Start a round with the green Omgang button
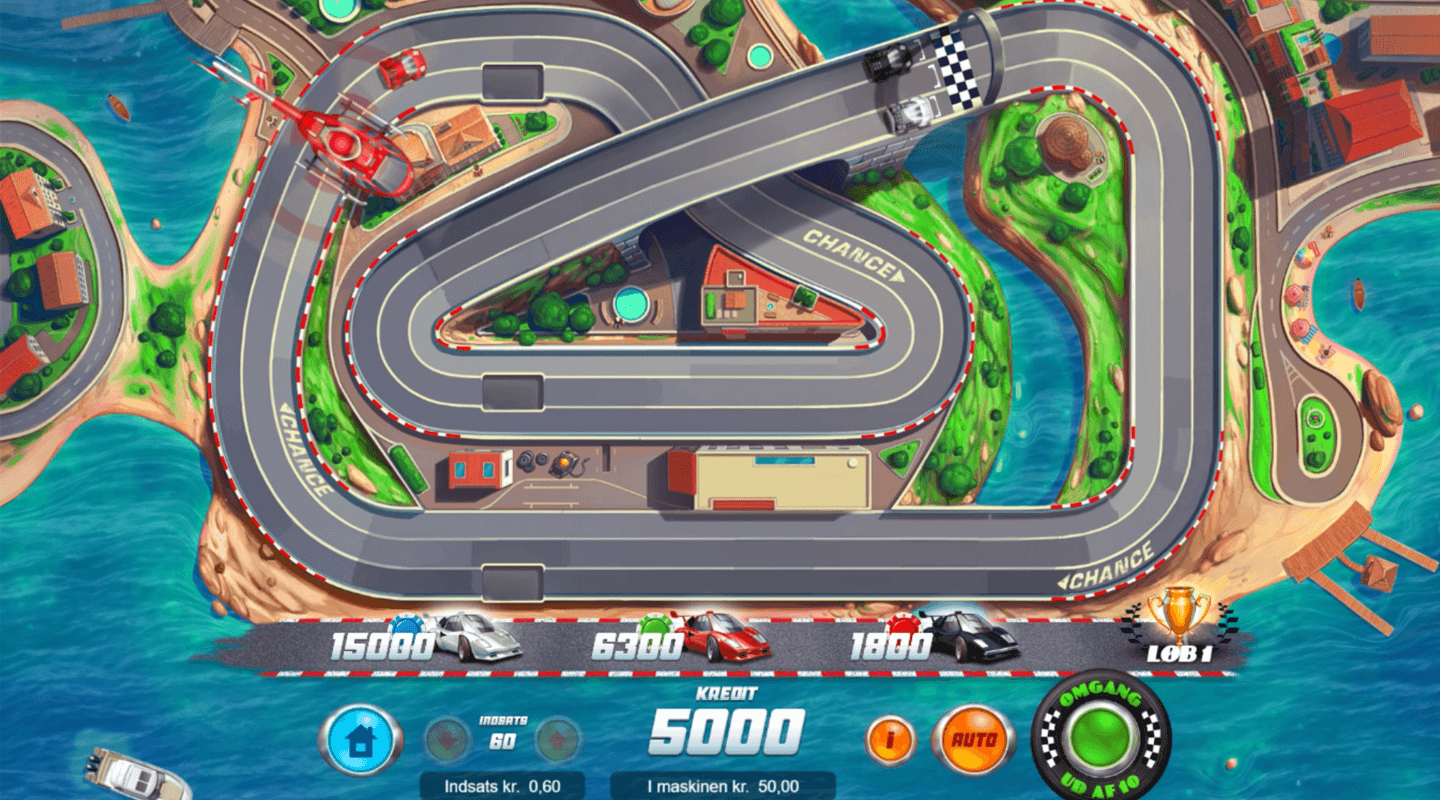Image resolution: width=1440 pixels, height=800 pixels. (1099, 739)
